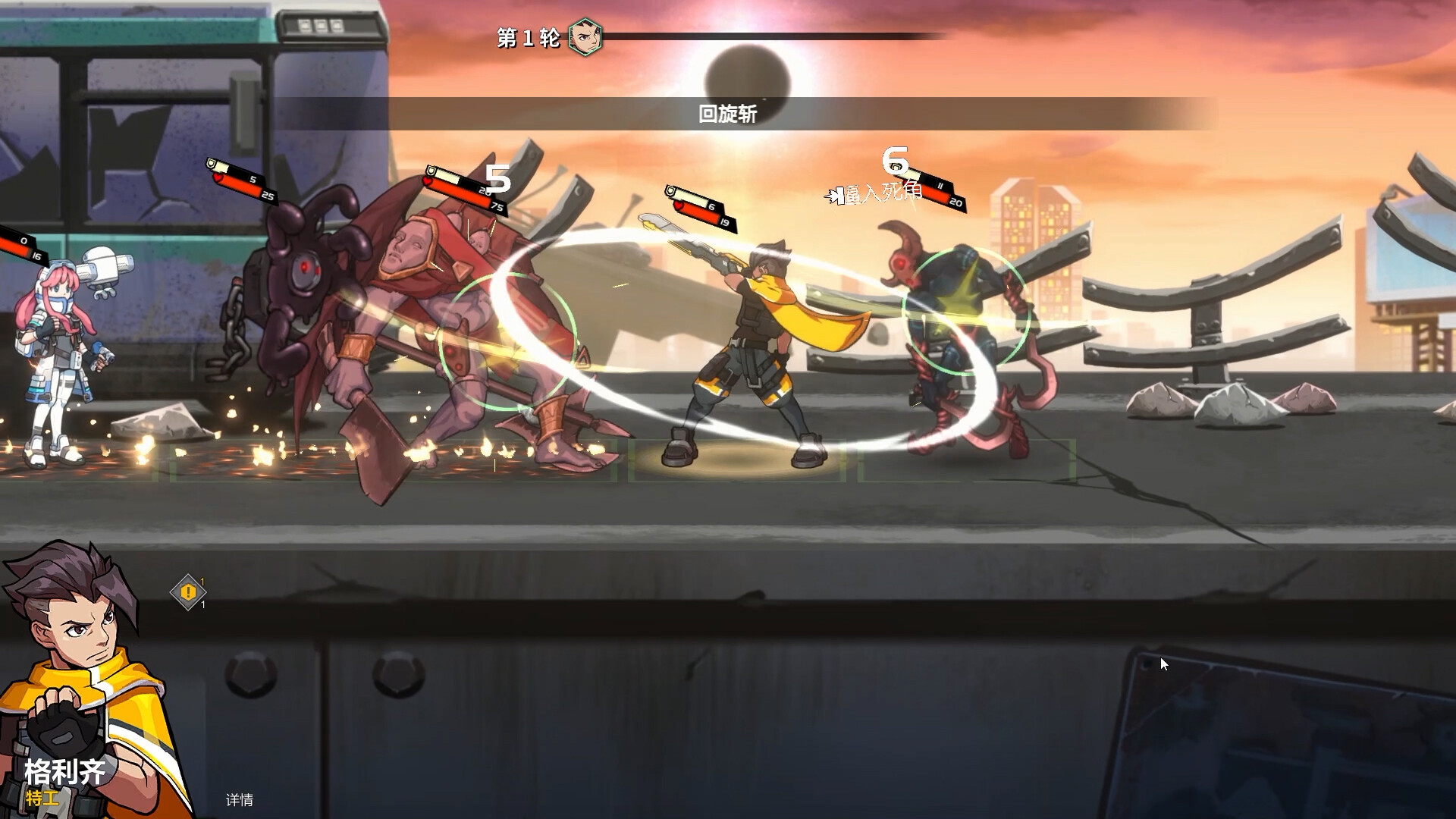Click the heart icon on the left enemy health bar
This screenshot has height=819, width=1456.
[217, 177]
